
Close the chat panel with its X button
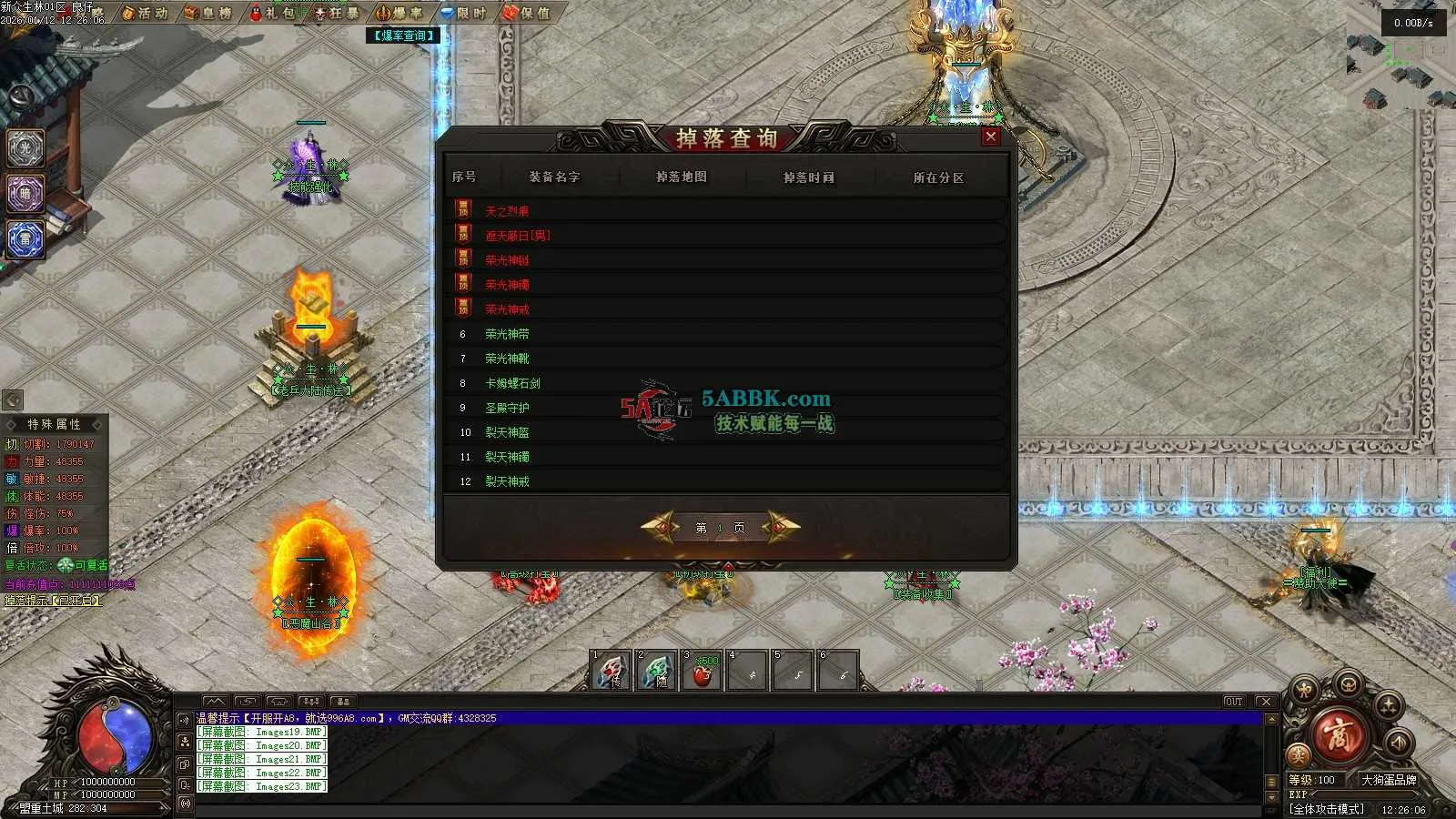pyautogui.click(x=1265, y=702)
